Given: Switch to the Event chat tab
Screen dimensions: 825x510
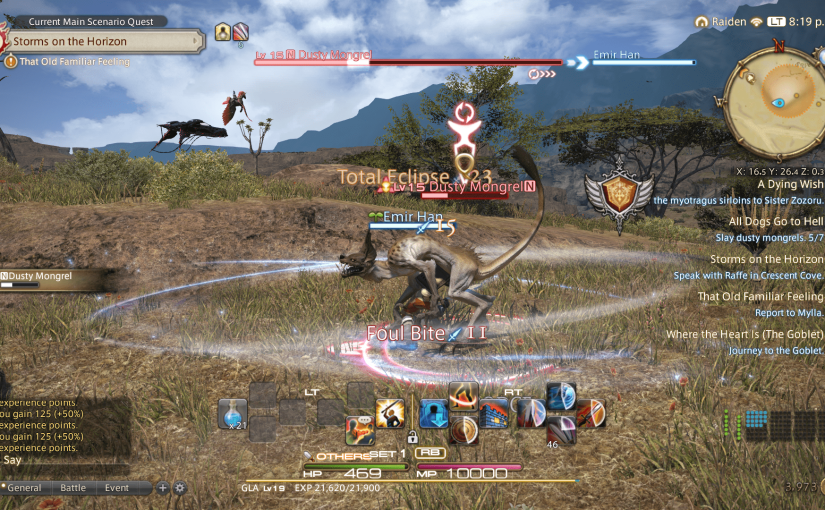Looking at the screenshot, I should tap(117, 488).
